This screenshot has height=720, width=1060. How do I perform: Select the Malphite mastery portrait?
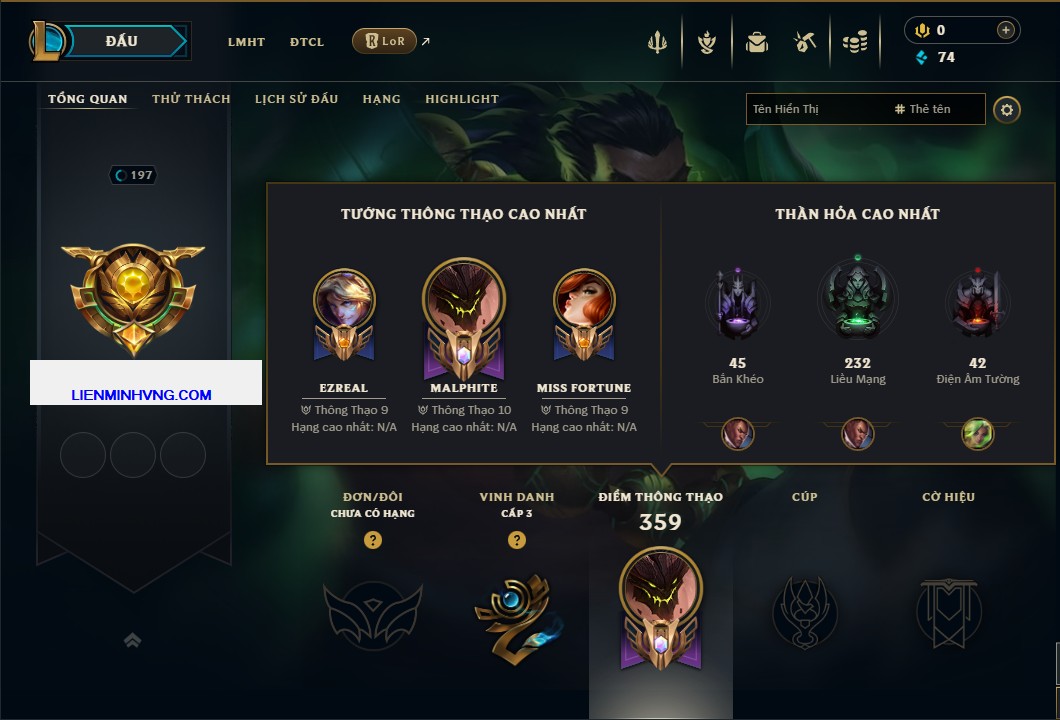(464, 300)
